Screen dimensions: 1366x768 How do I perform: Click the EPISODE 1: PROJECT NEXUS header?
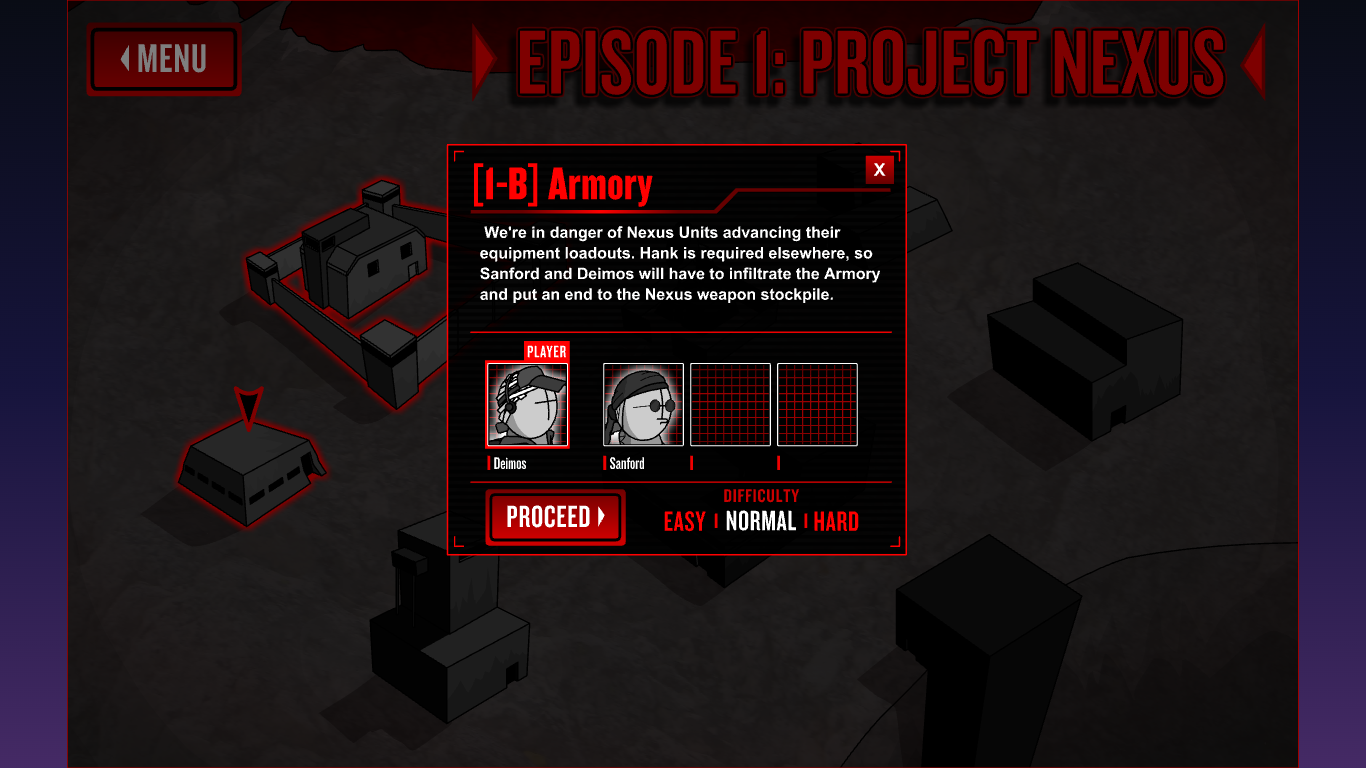pos(870,62)
